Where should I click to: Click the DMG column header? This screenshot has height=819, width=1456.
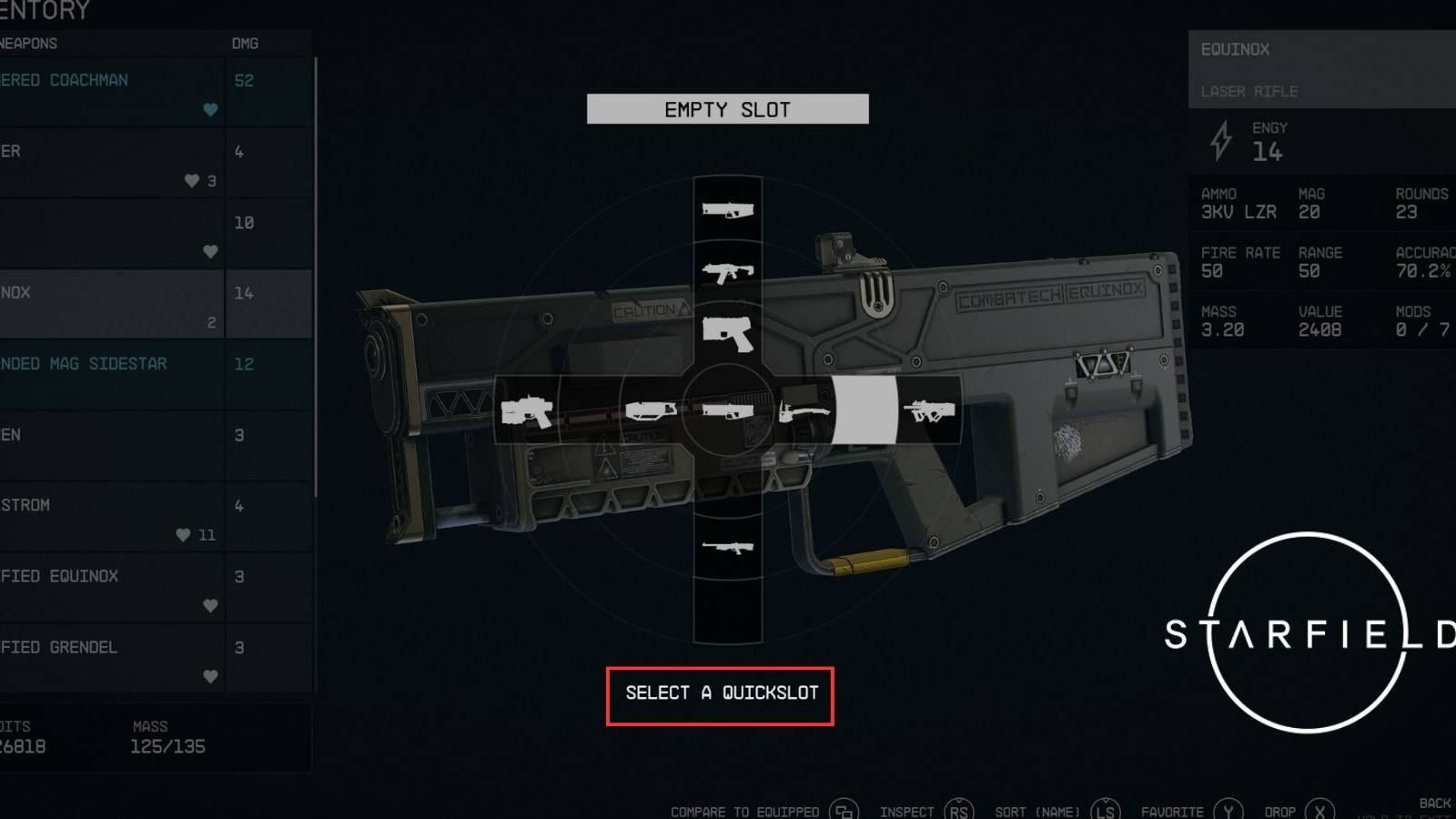[244, 43]
